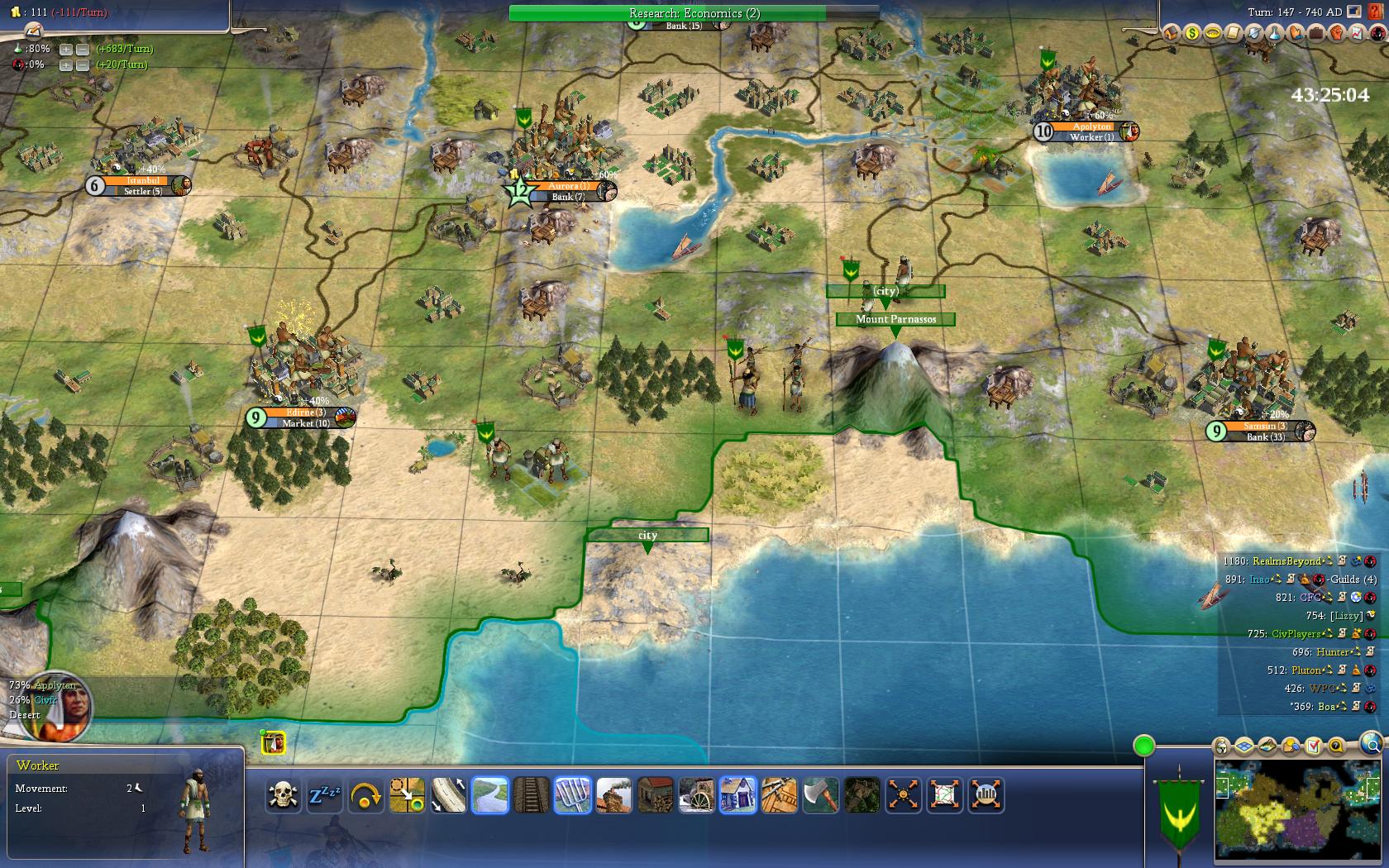This screenshot has width=1389, height=868.
Task: Put the worker to sleep
Action: (325, 795)
